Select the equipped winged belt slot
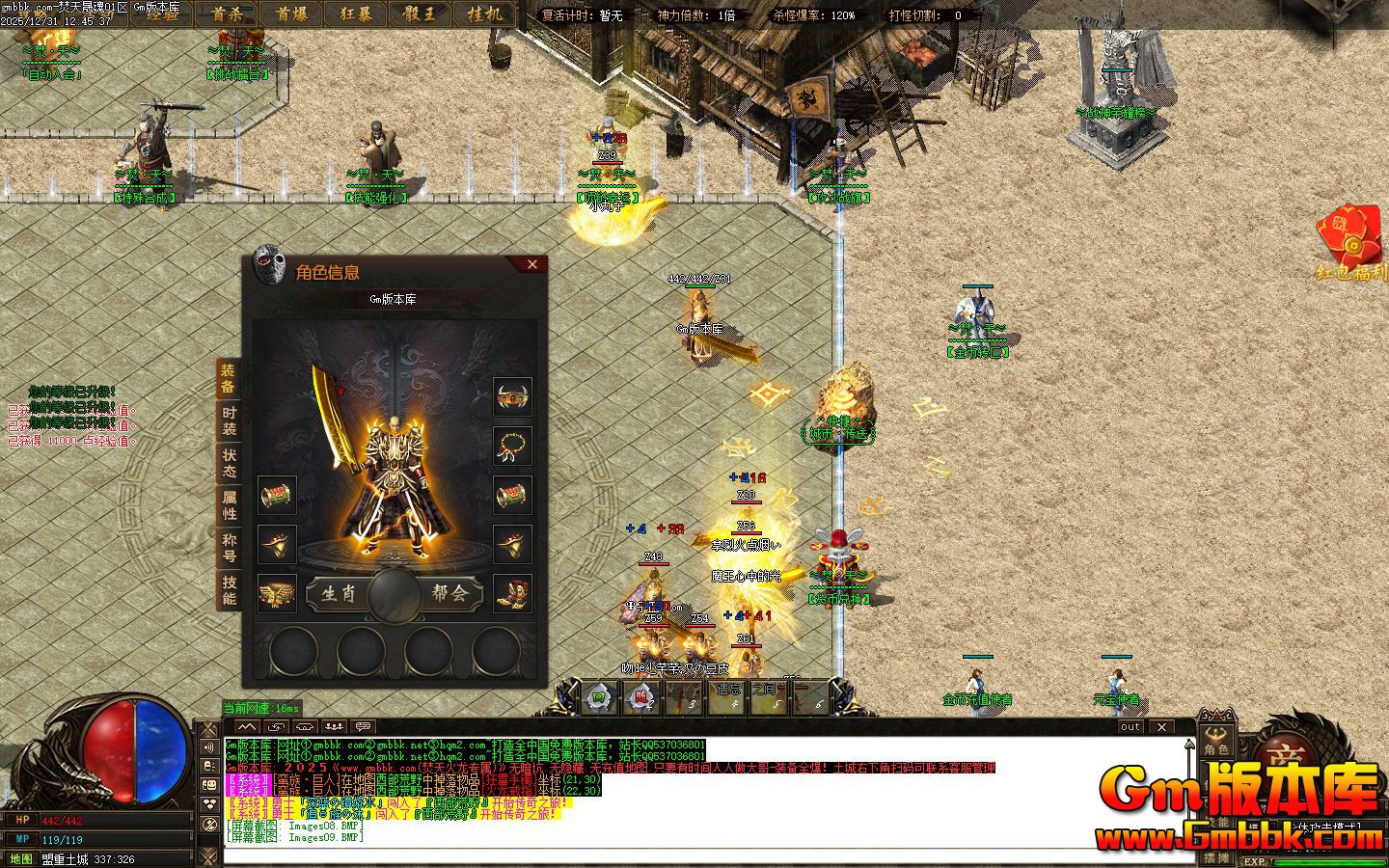The image size is (1389, 868). click(277, 593)
